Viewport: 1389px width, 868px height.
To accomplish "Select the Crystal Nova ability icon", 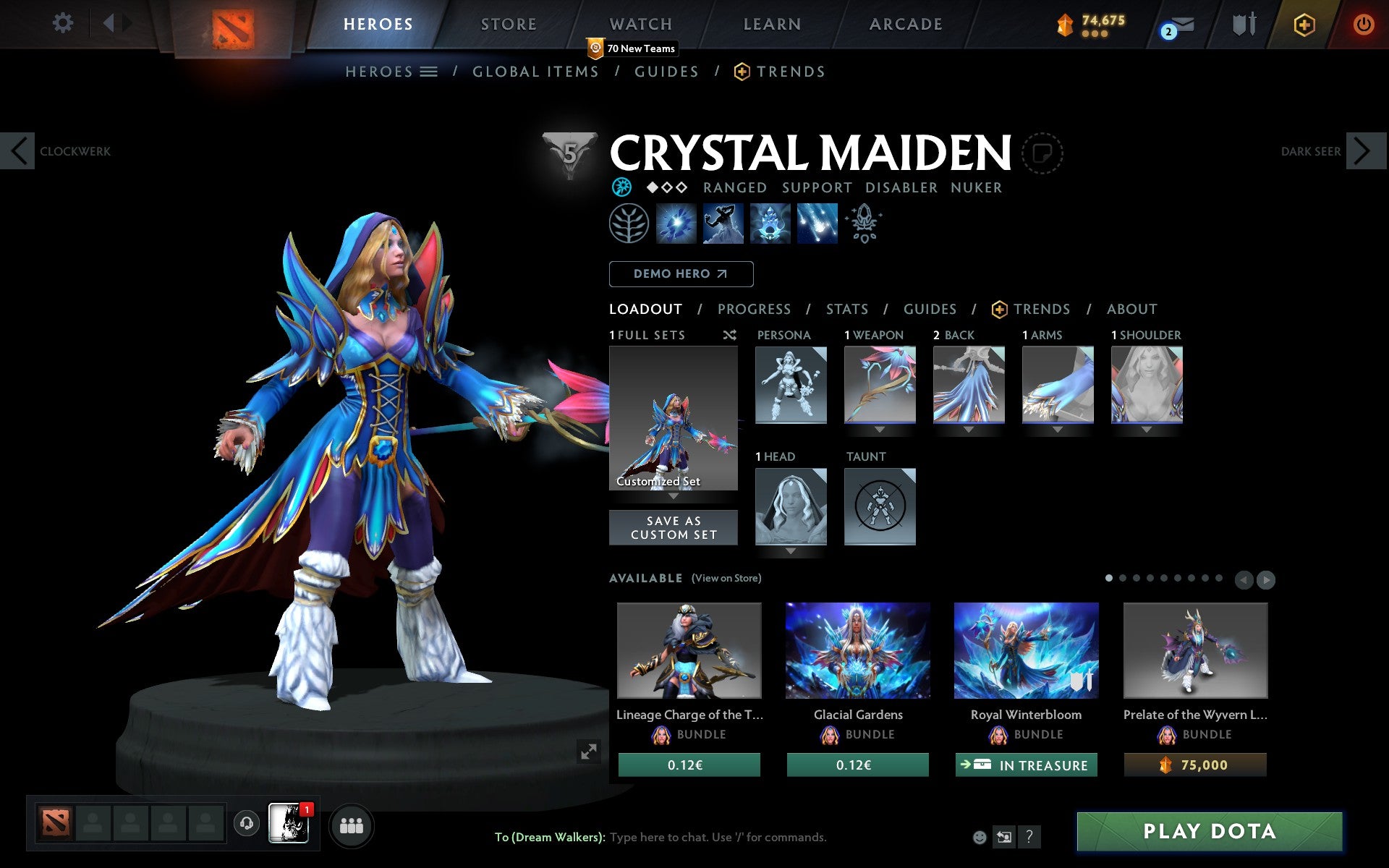I will coord(675,224).
